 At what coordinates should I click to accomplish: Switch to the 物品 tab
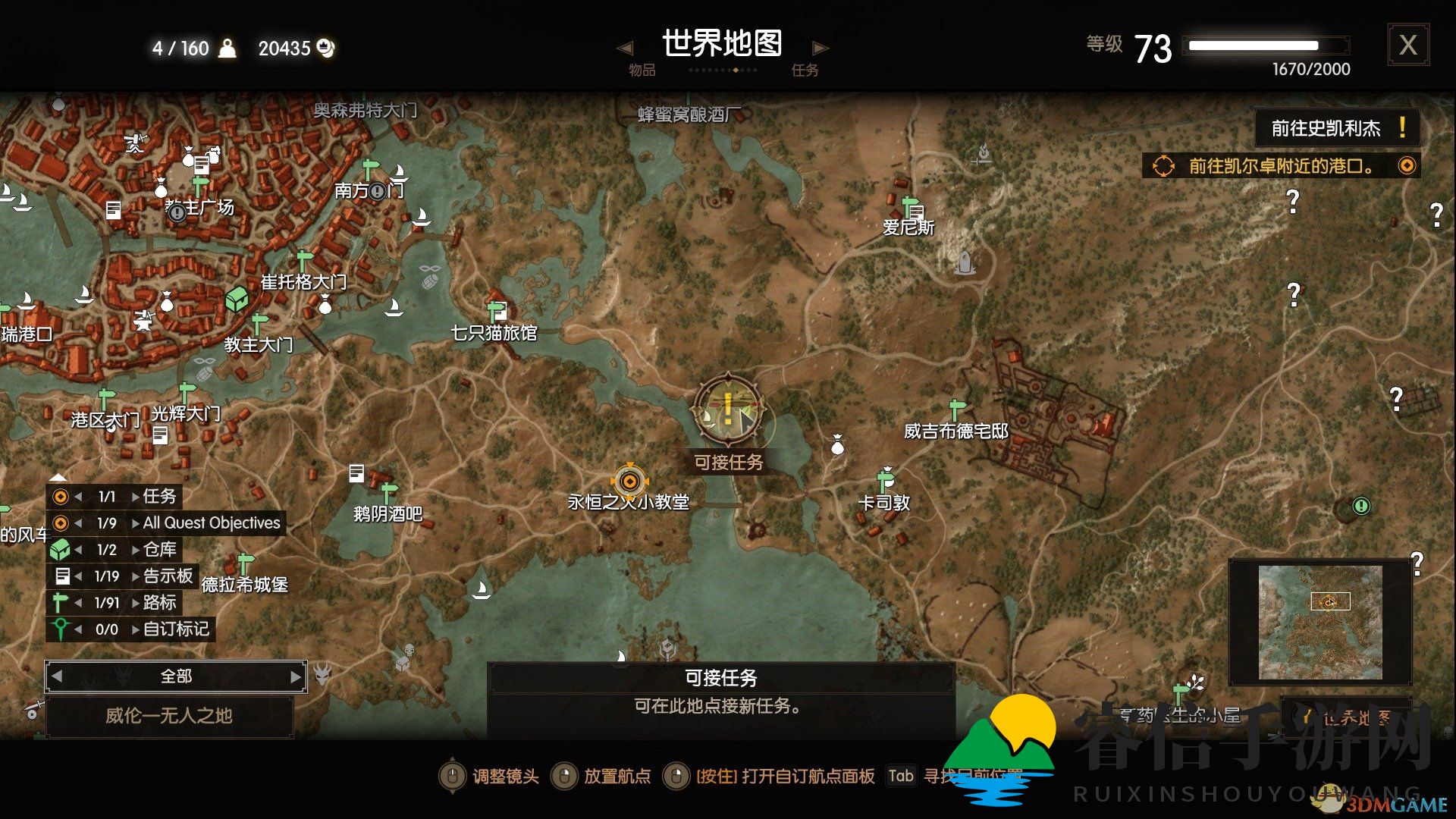coord(641,70)
